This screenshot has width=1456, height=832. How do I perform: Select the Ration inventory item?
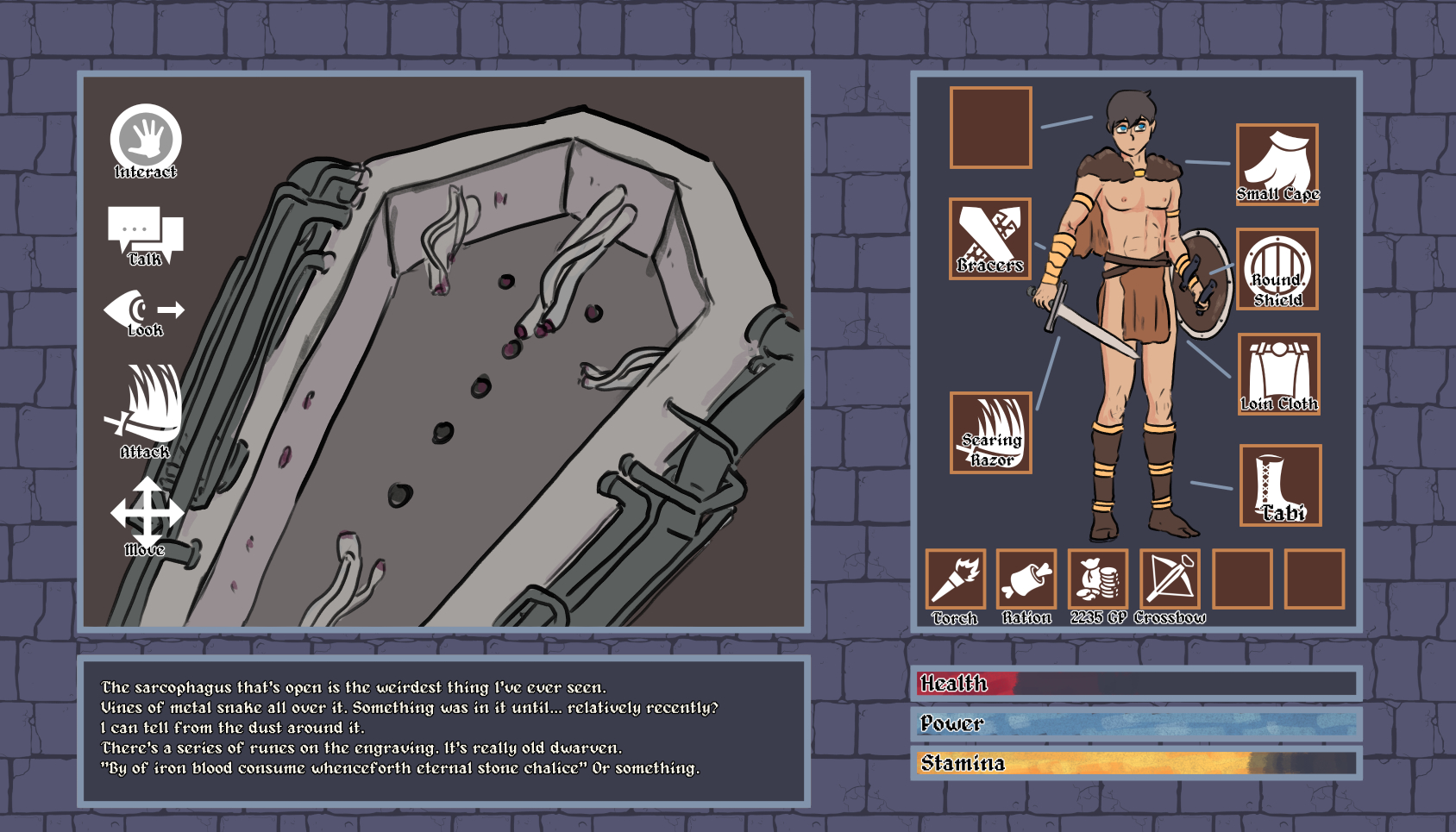[x=1026, y=579]
